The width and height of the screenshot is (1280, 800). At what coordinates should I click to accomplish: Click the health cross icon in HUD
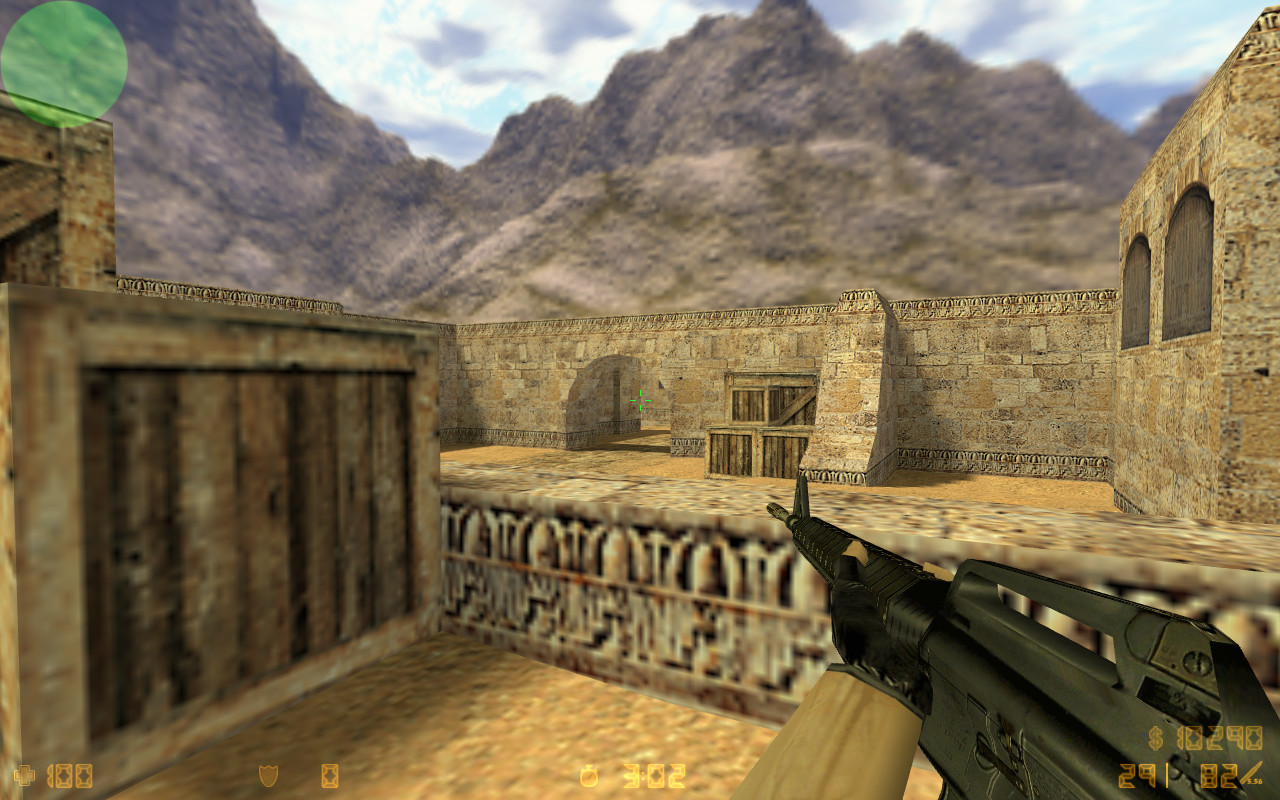pos(24,775)
